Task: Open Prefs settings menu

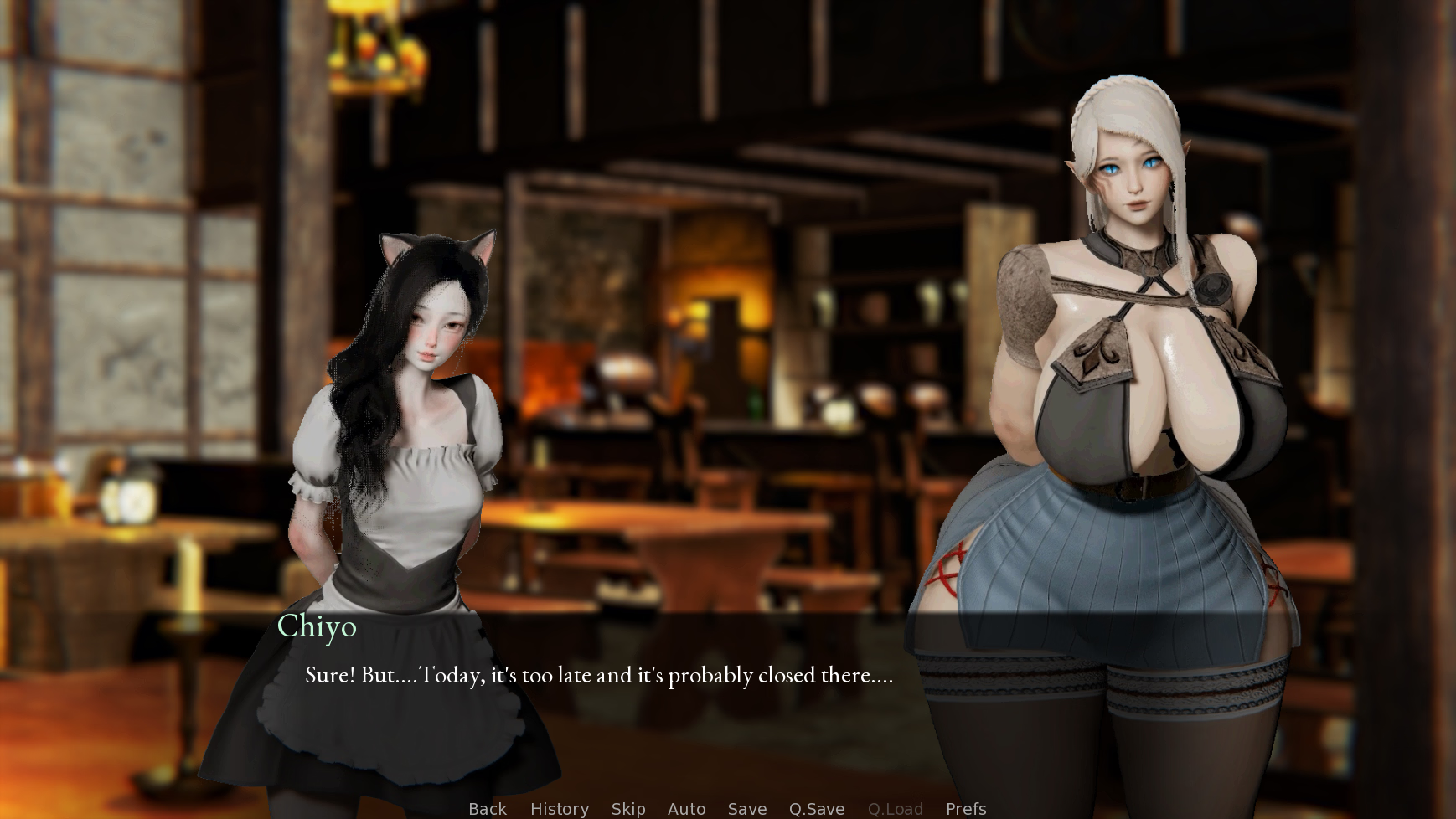Action: [966, 809]
